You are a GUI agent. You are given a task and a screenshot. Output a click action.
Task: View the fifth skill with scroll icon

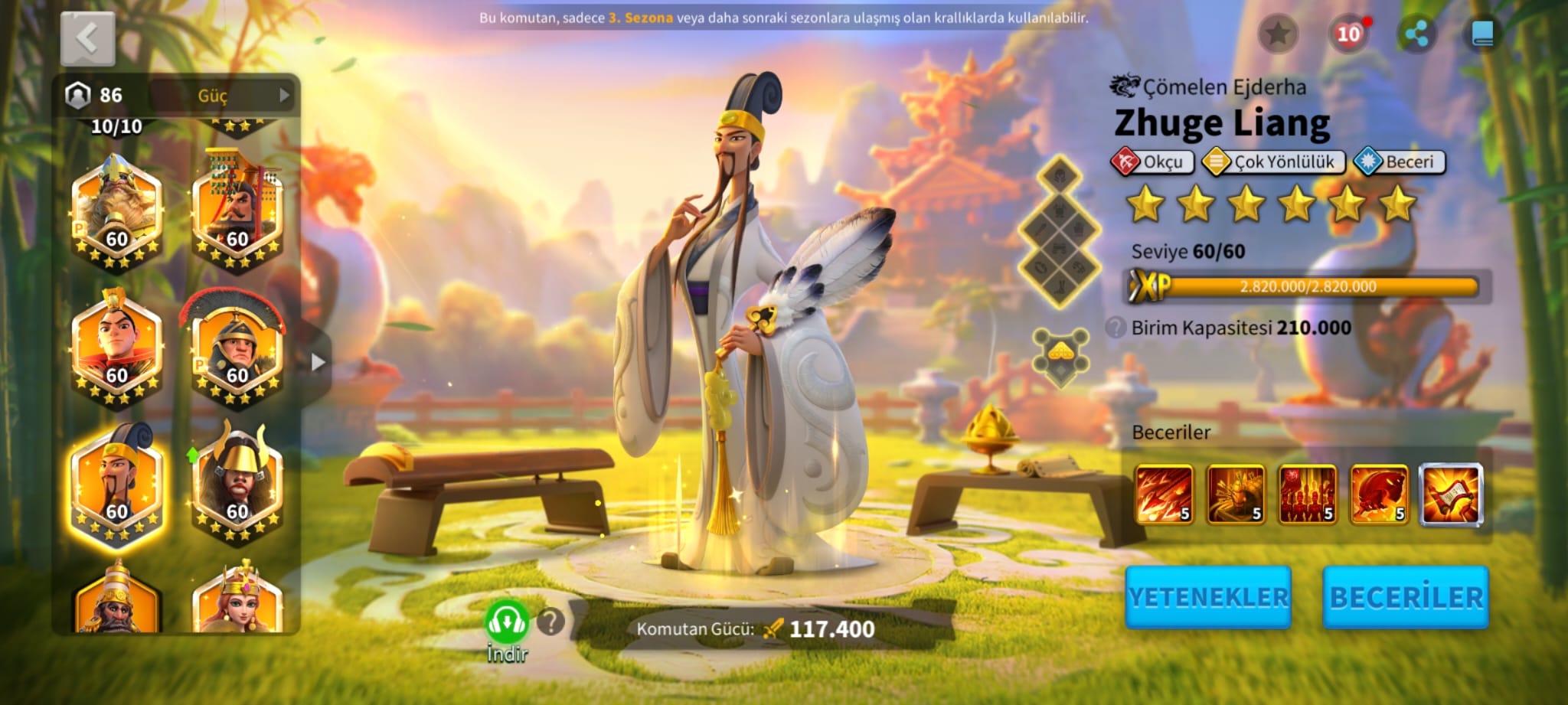[1451, 494]
